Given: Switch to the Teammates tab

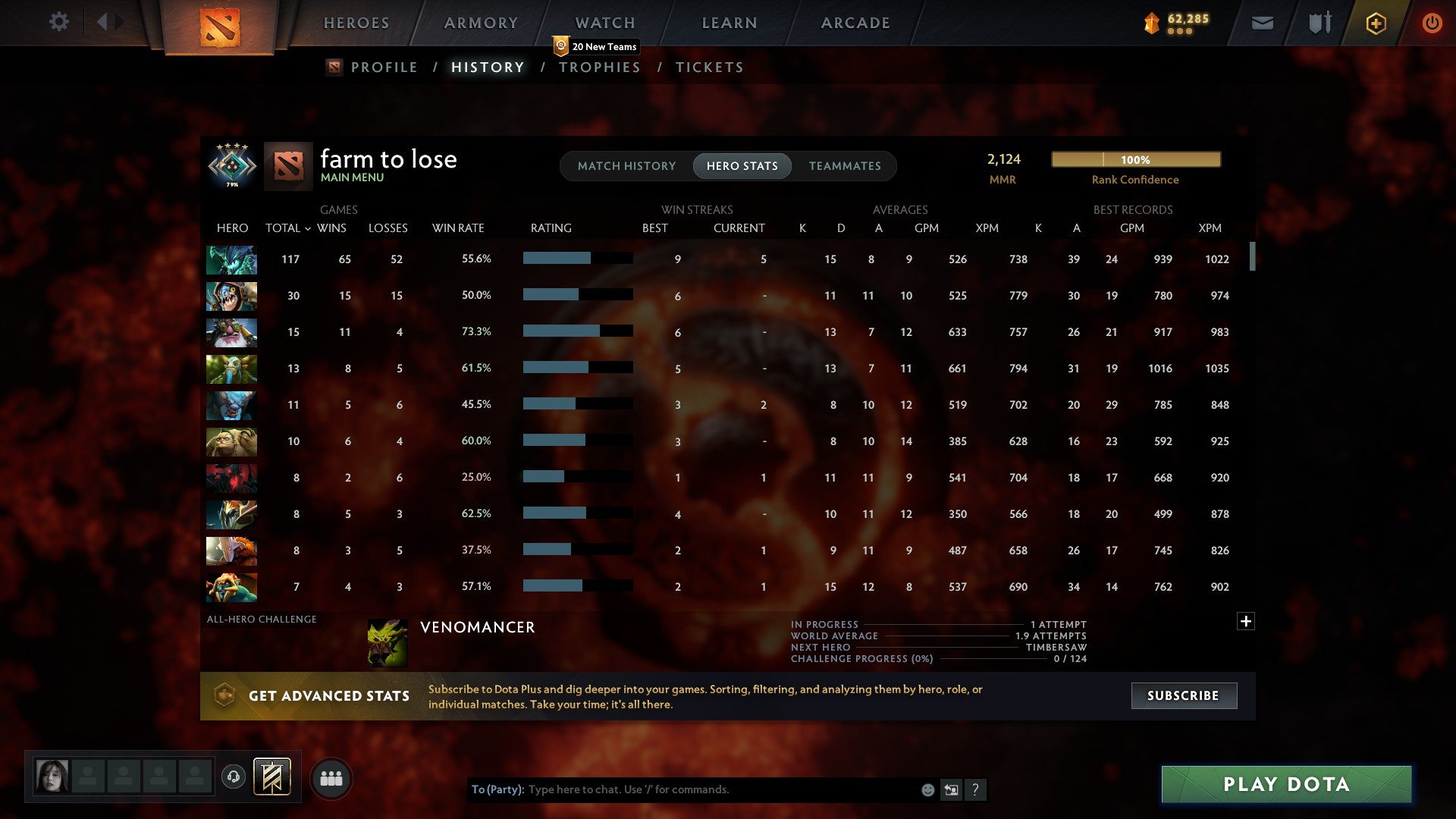Looking at the screenshot, I should tap(845, 165).
